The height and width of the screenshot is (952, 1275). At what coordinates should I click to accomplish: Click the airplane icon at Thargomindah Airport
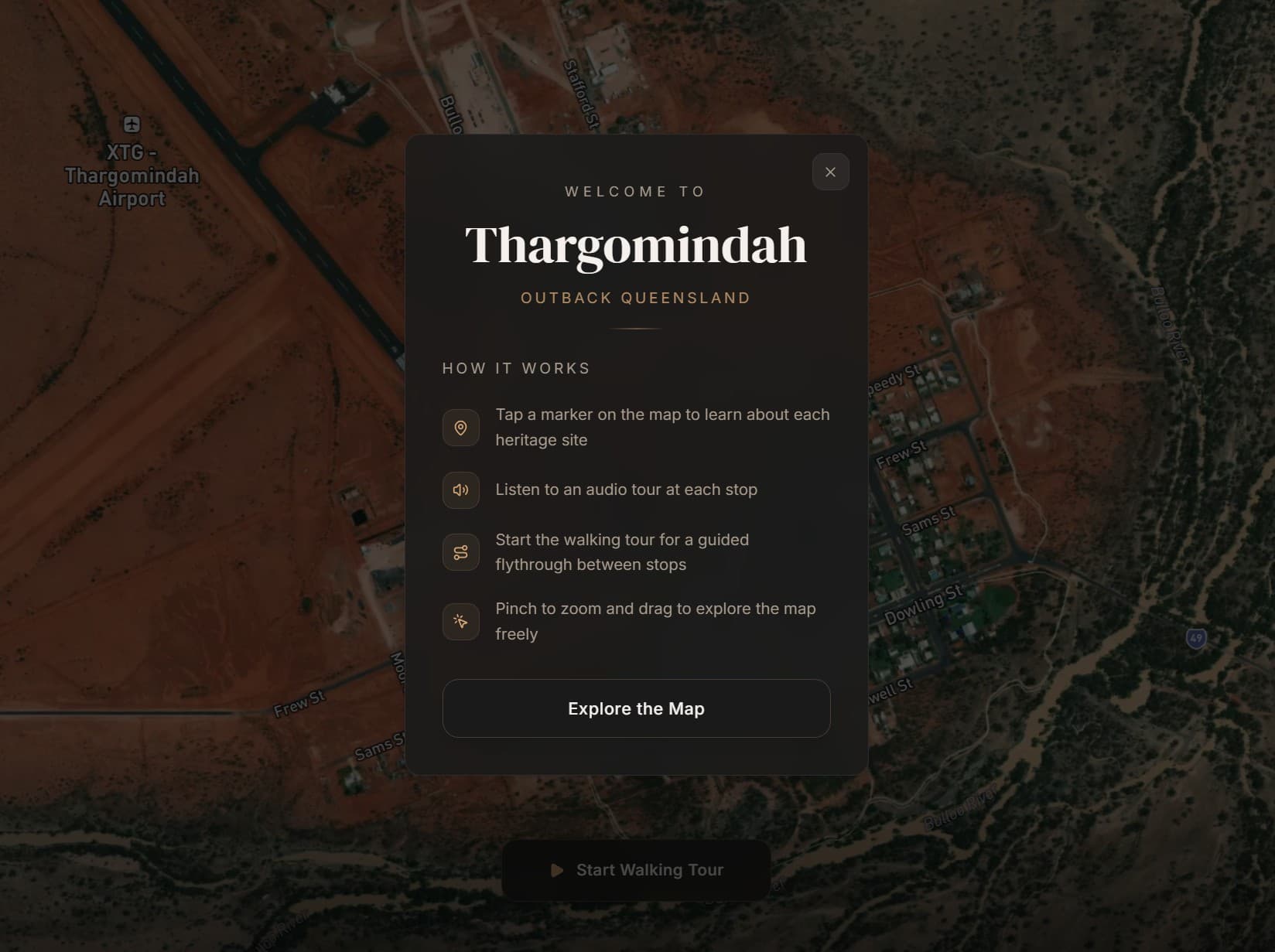tap(132, 125)
